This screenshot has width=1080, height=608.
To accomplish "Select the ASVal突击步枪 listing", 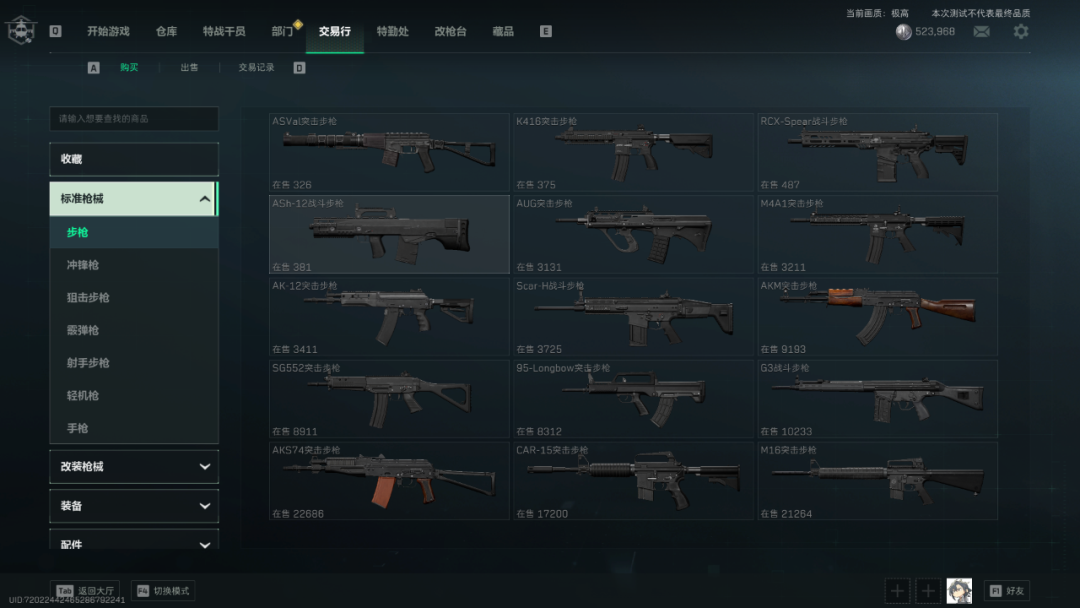I will coord(389,152).
